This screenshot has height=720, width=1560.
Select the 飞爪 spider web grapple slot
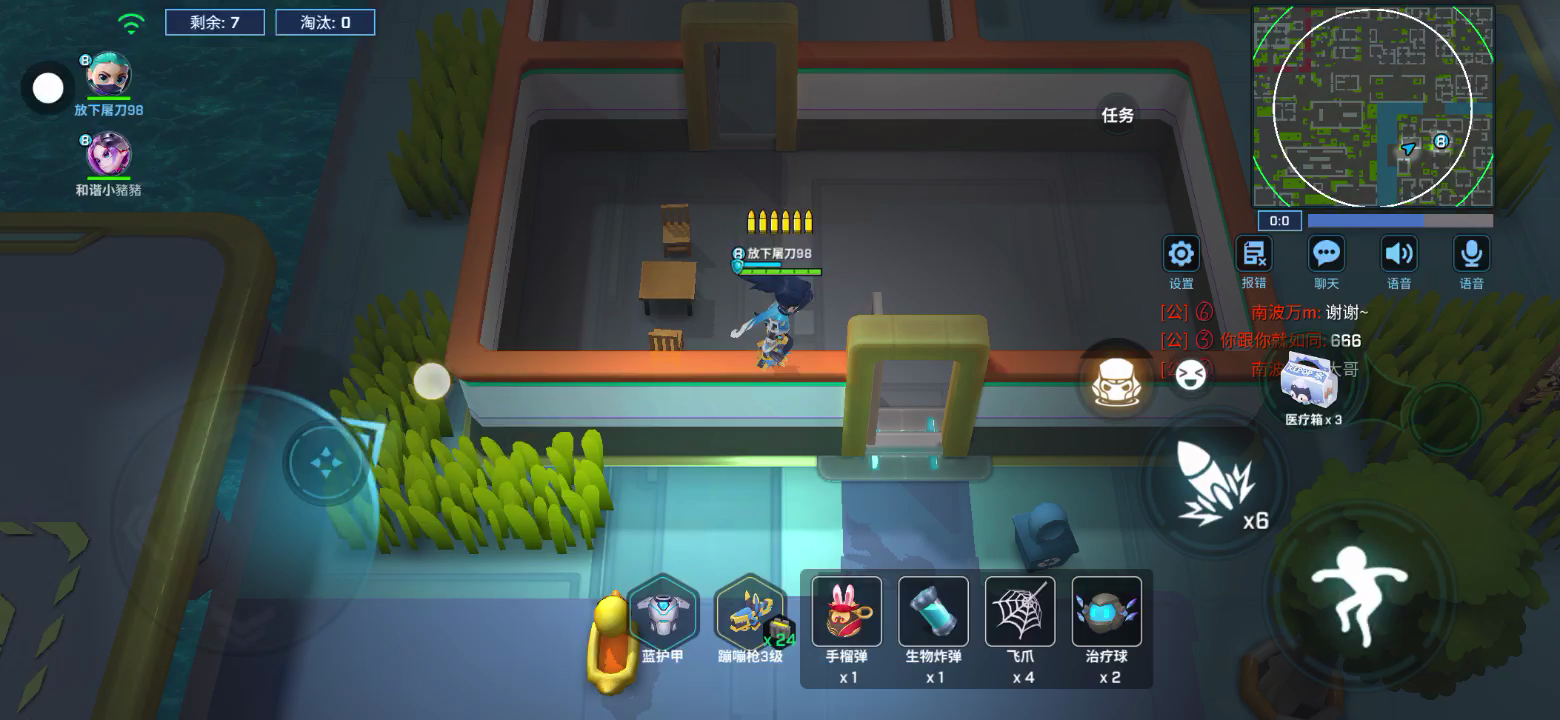pos(1020,611)
